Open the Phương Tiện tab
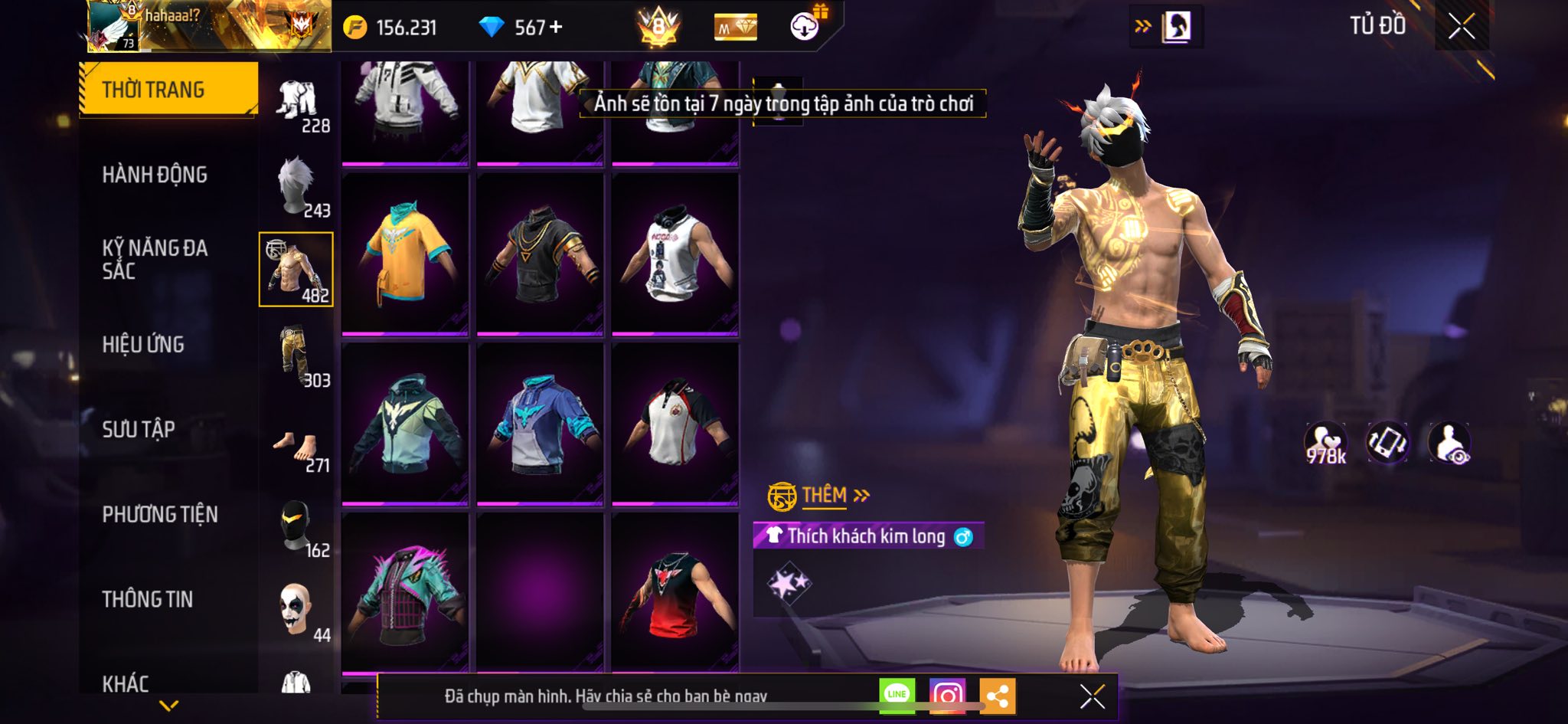 click(160, 514)
